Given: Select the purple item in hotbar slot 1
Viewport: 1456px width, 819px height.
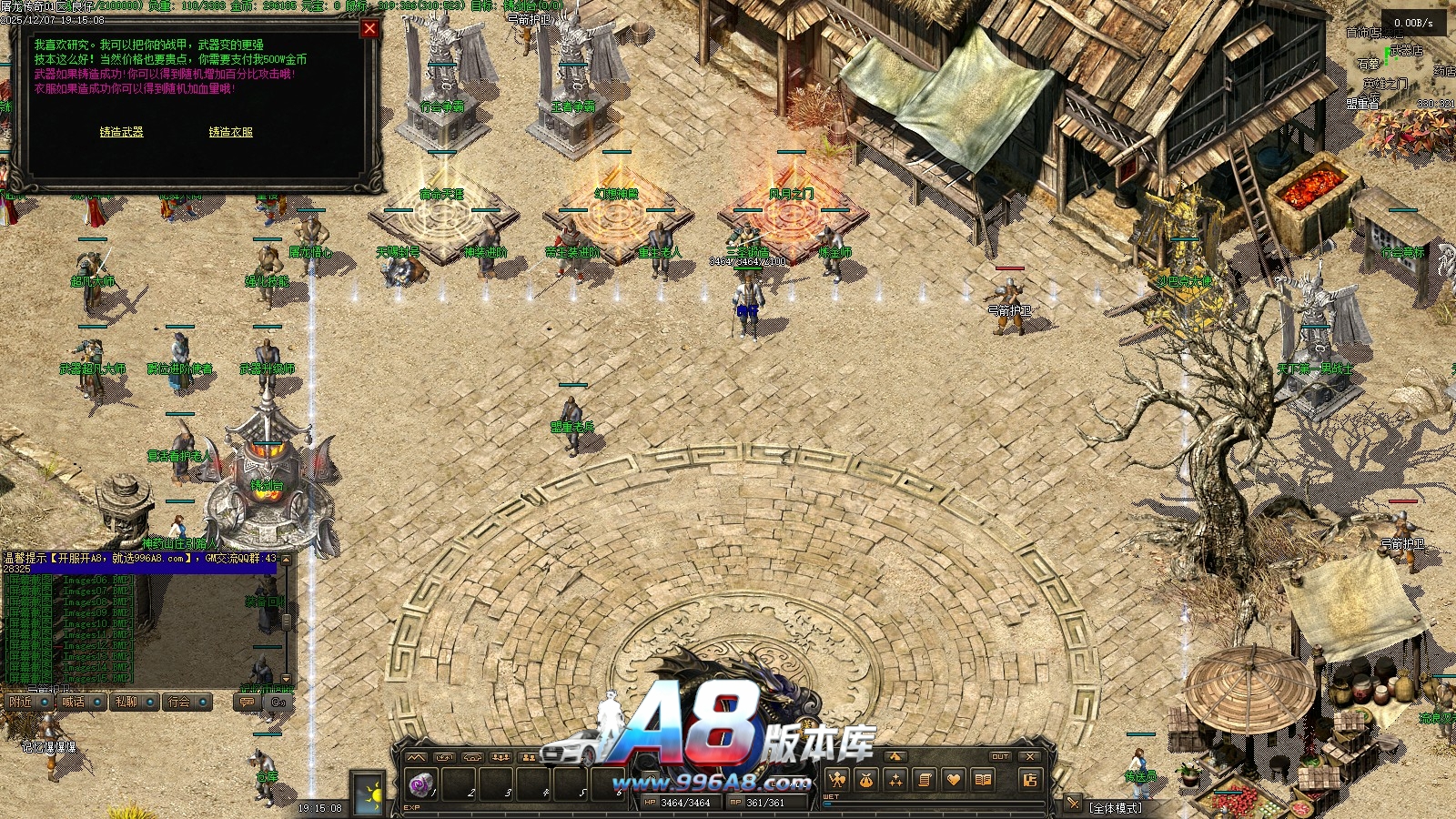Looking at the screenshot, I should [x=420, y=784].
